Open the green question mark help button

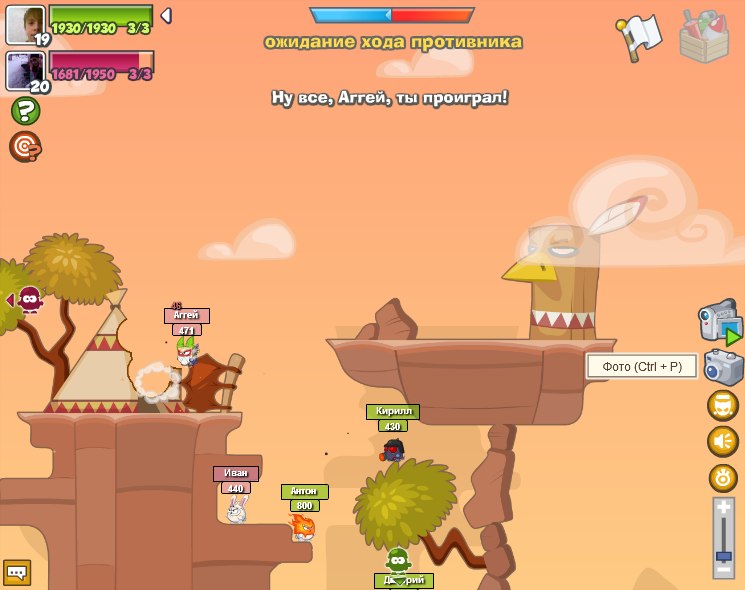pyautogui.click(x=25, y=110)
